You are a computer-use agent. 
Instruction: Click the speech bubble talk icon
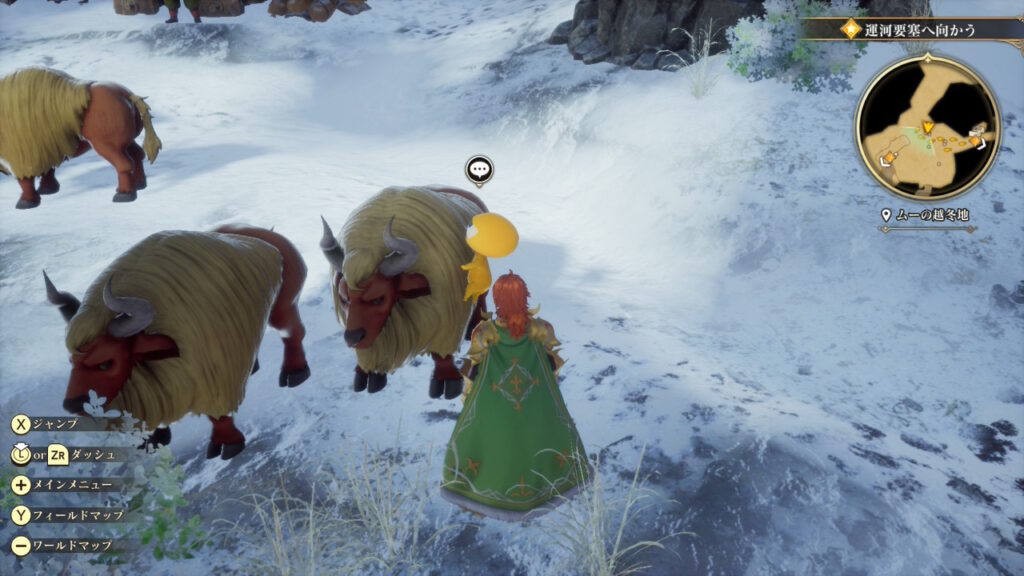[479, 170]
